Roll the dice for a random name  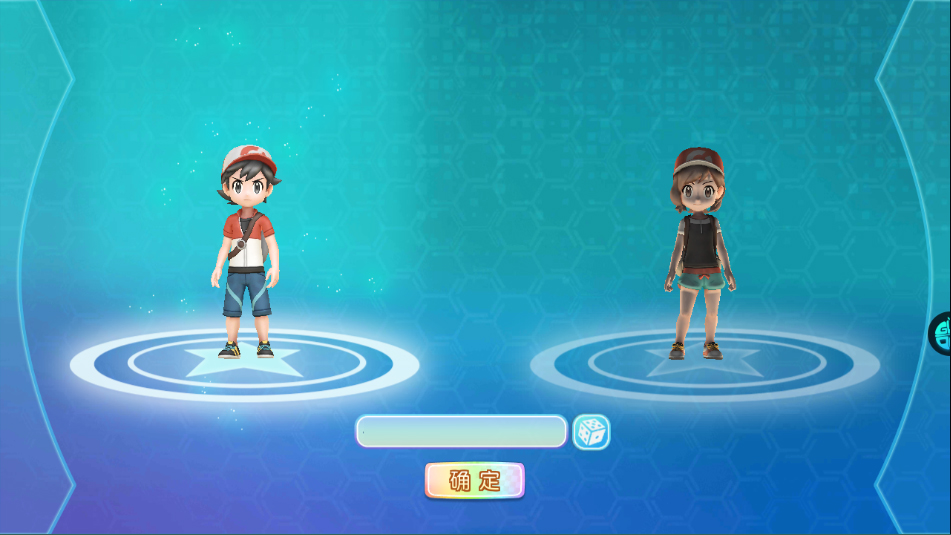point(591,432)
